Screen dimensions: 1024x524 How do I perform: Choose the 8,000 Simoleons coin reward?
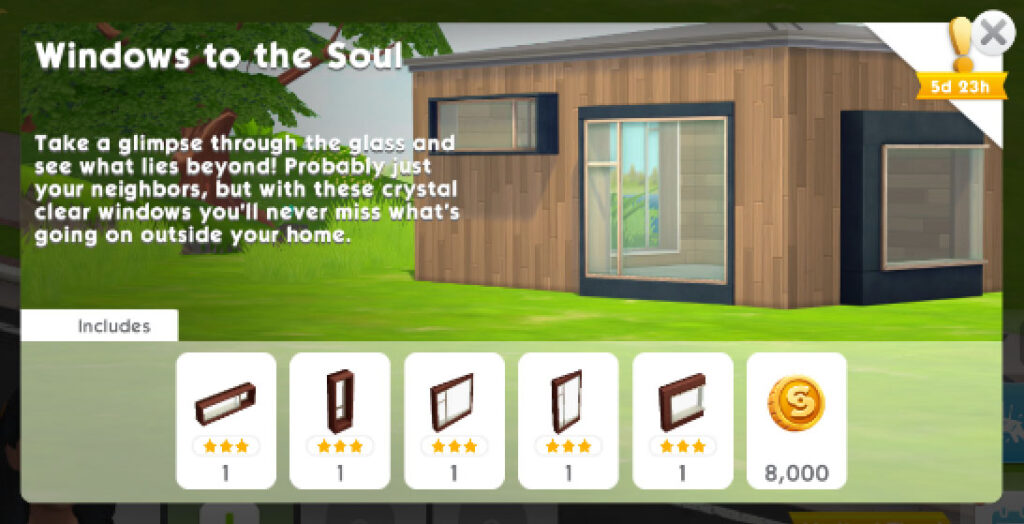[796, 420]
